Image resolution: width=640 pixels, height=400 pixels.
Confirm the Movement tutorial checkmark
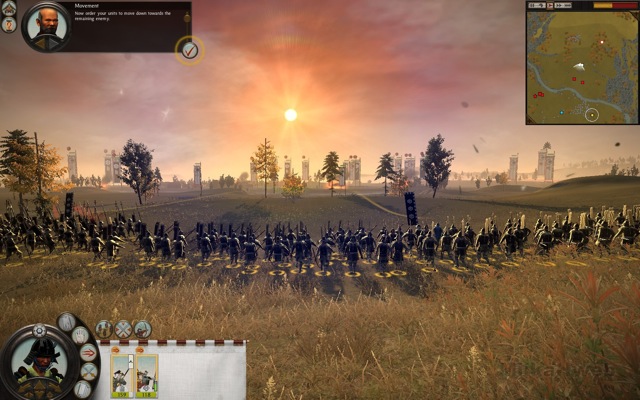[189, 49]
